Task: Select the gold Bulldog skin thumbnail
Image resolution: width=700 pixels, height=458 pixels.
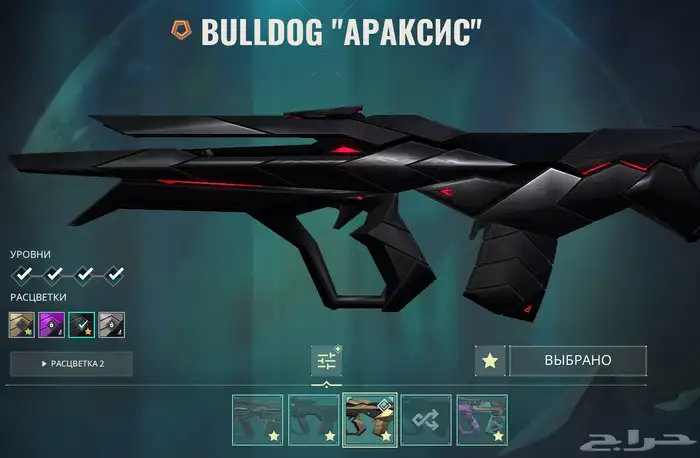Action: click(370, 418)
